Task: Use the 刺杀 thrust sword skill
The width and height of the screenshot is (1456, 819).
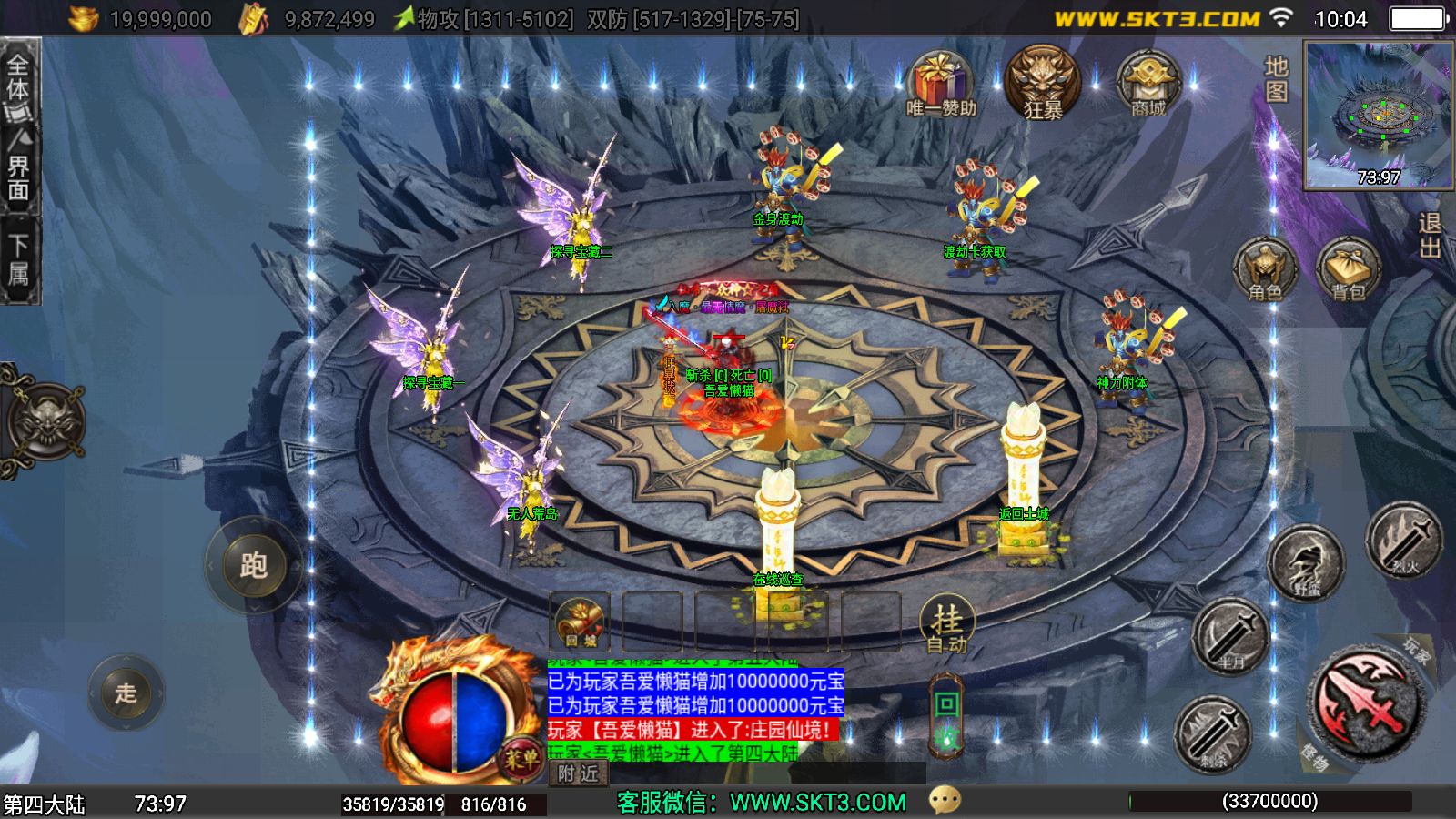Action: 1213,733
